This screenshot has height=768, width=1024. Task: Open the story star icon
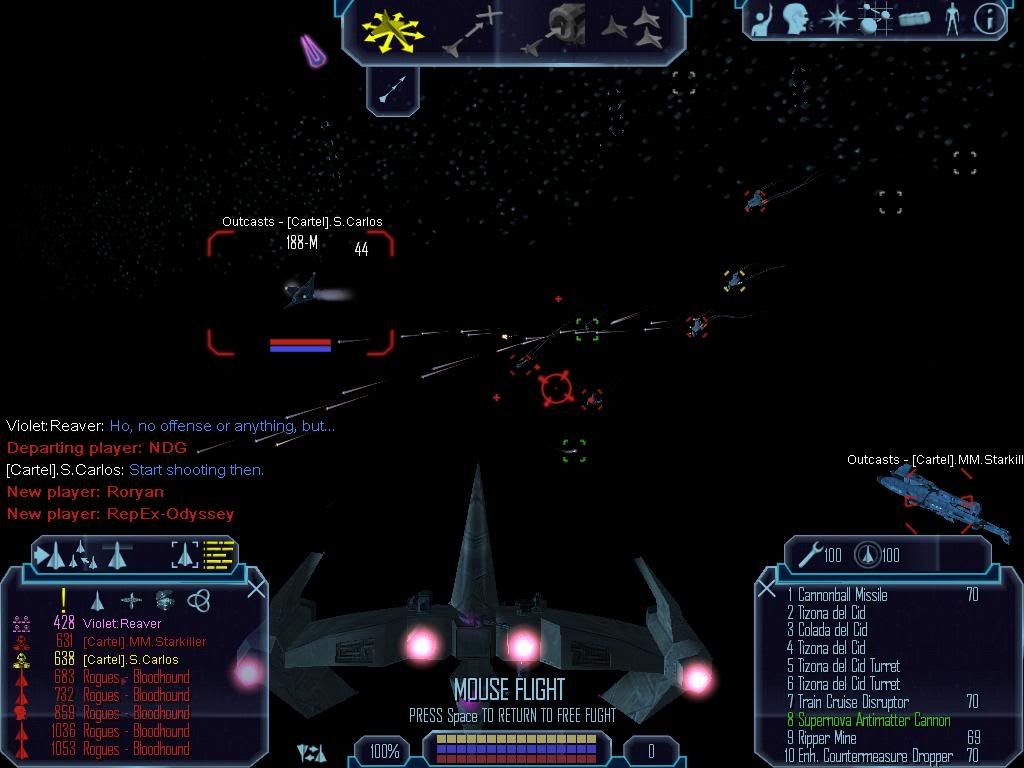click(834, 18)
